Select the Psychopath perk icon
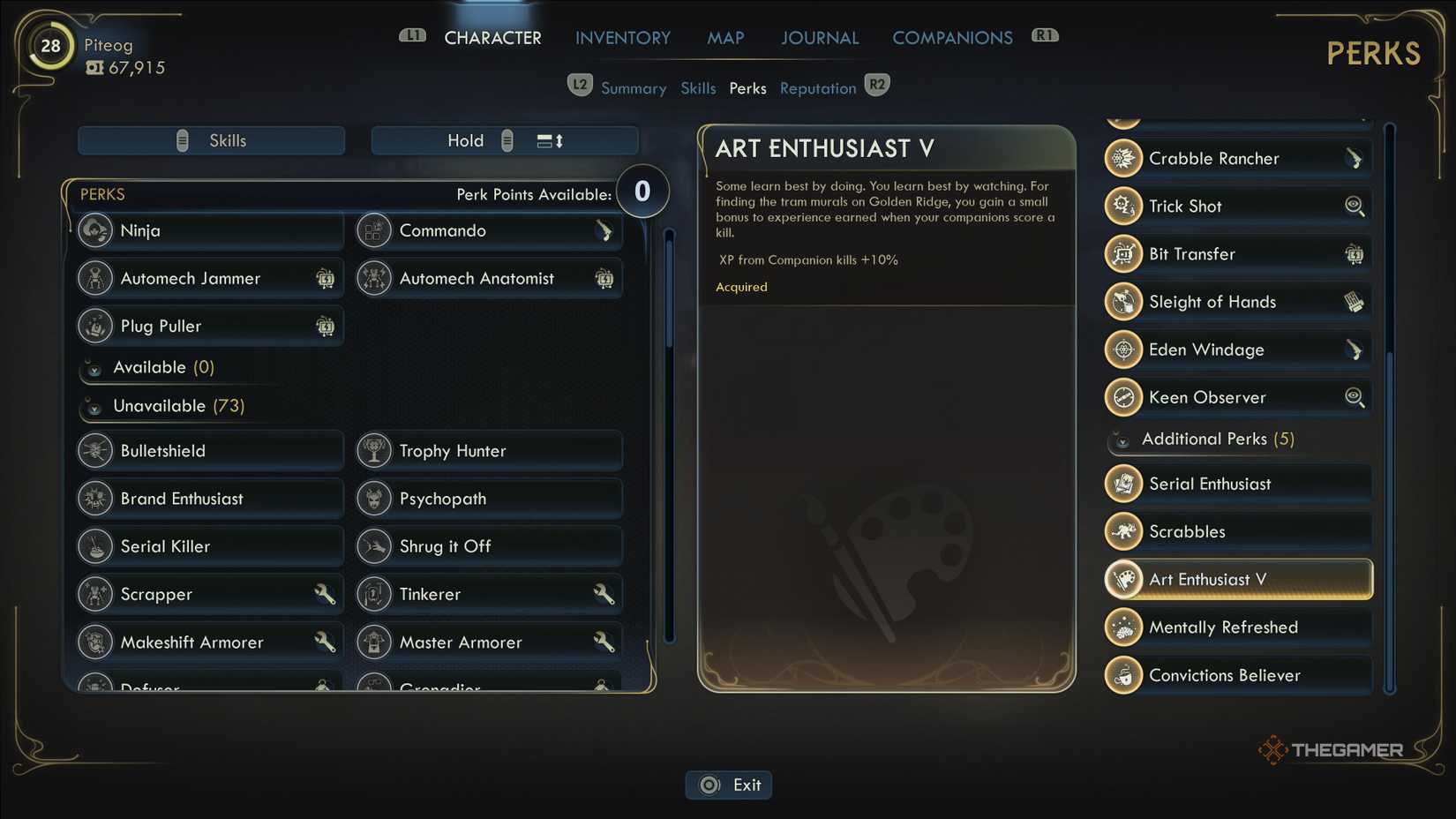Viewport: 1456px width, 819px height. 374,499
